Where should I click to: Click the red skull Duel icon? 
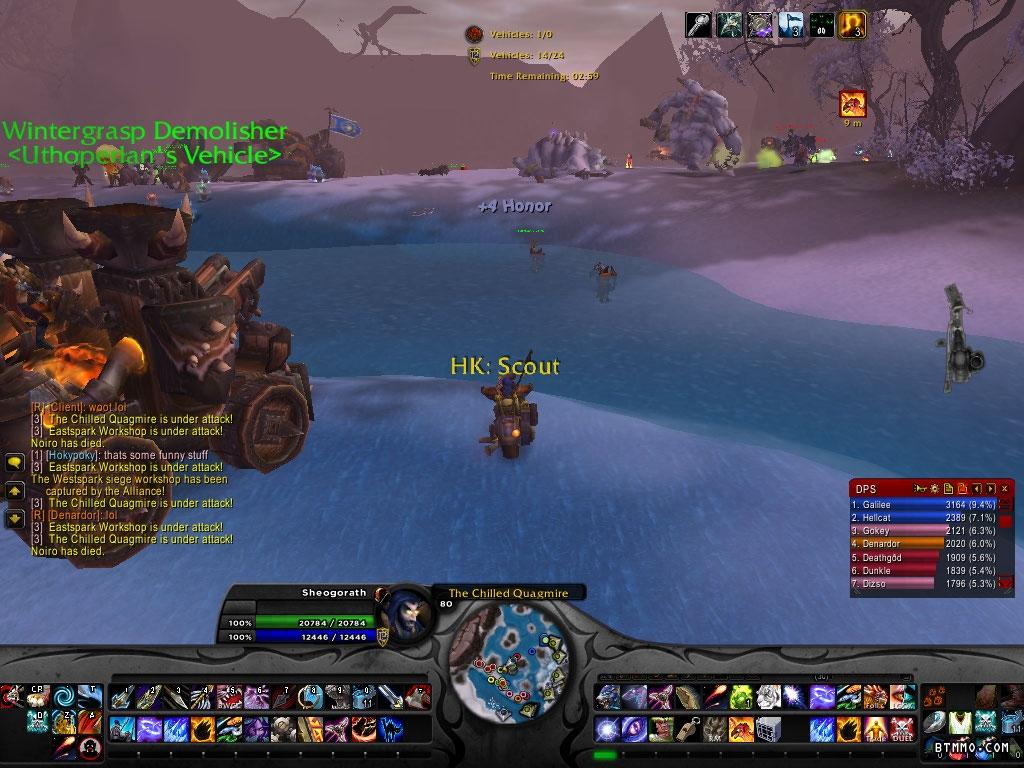coord(902,727)
